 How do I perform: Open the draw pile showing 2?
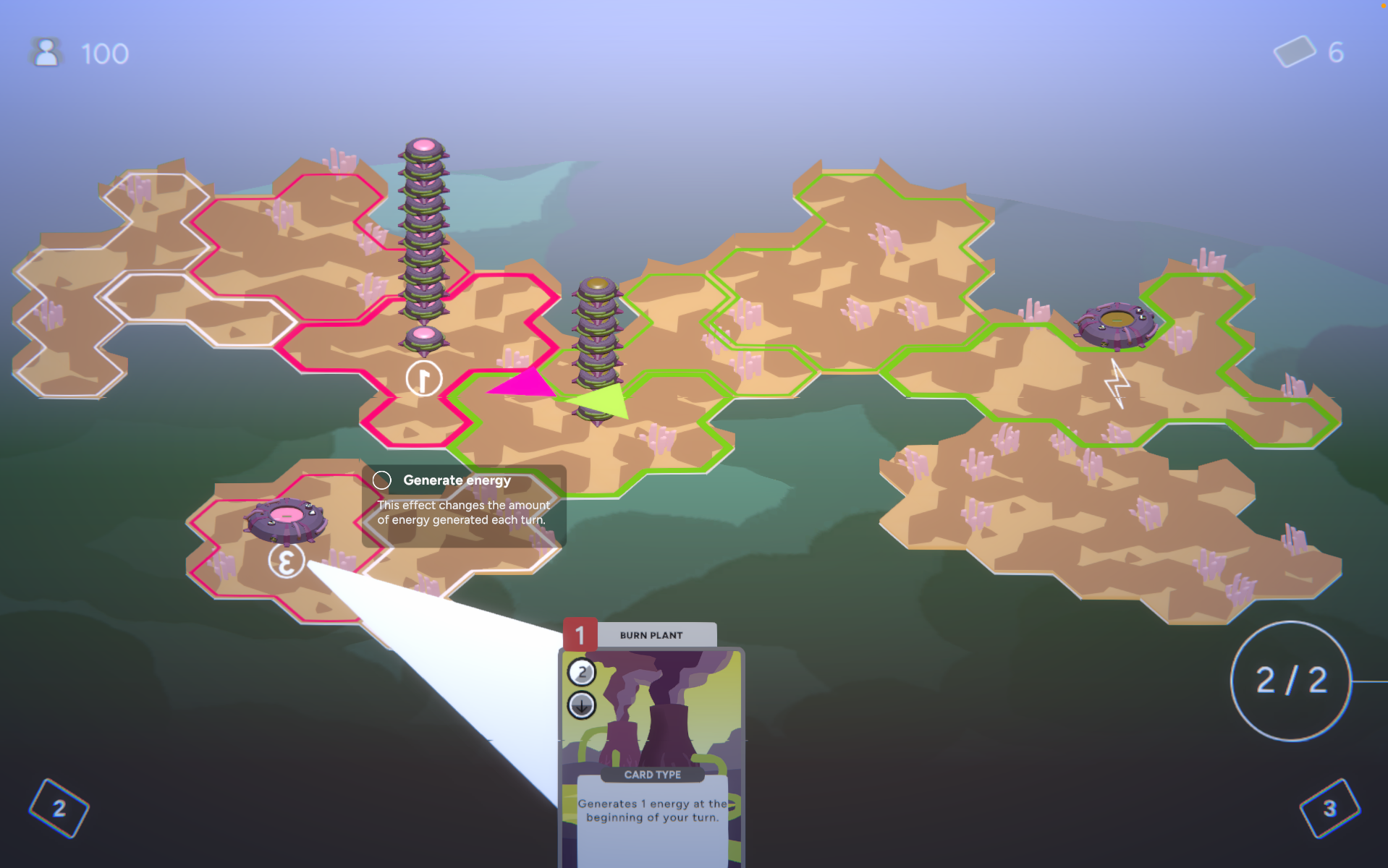tap(59, 808)
